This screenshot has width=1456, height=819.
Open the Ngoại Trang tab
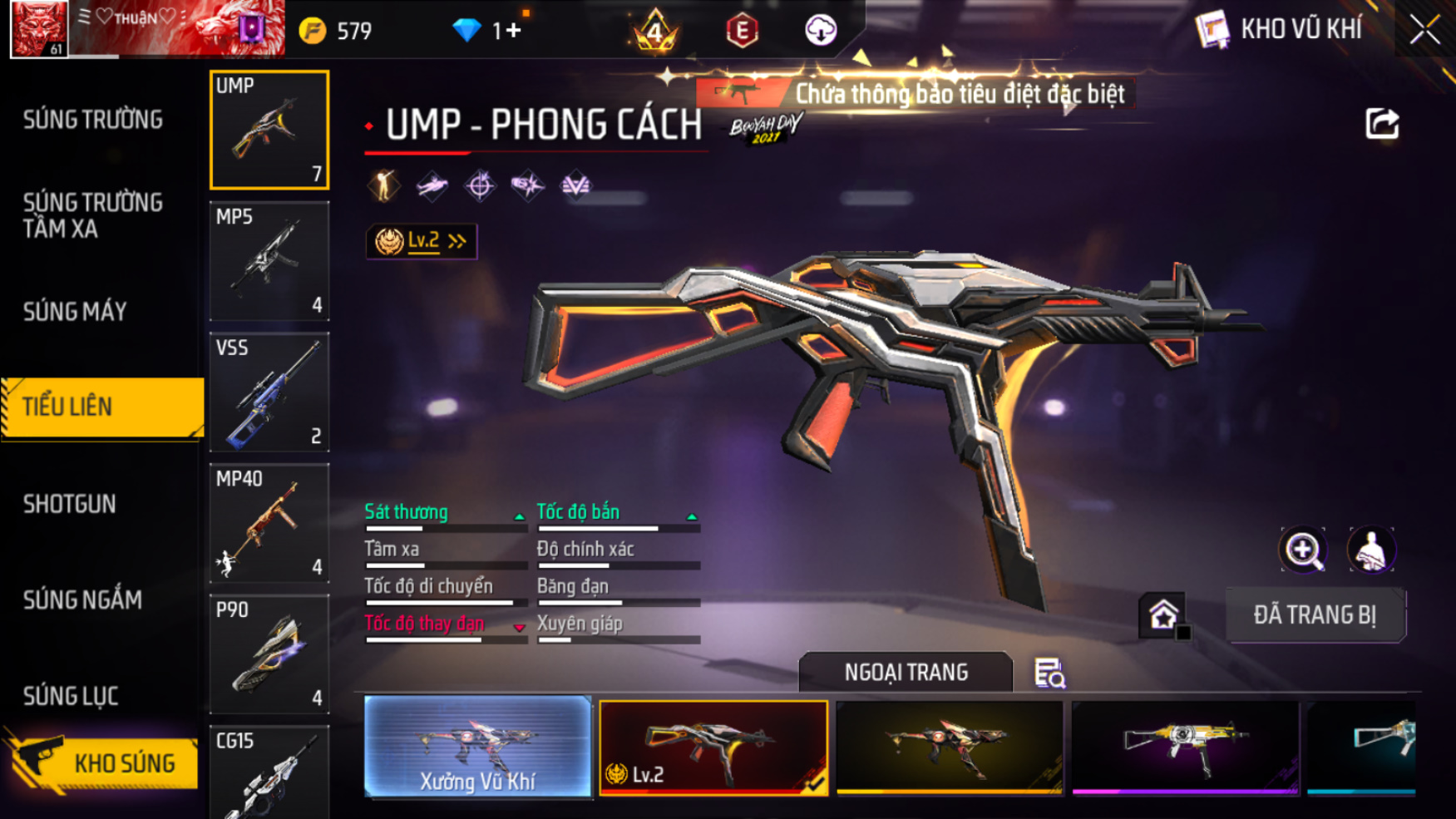point(906,672)
